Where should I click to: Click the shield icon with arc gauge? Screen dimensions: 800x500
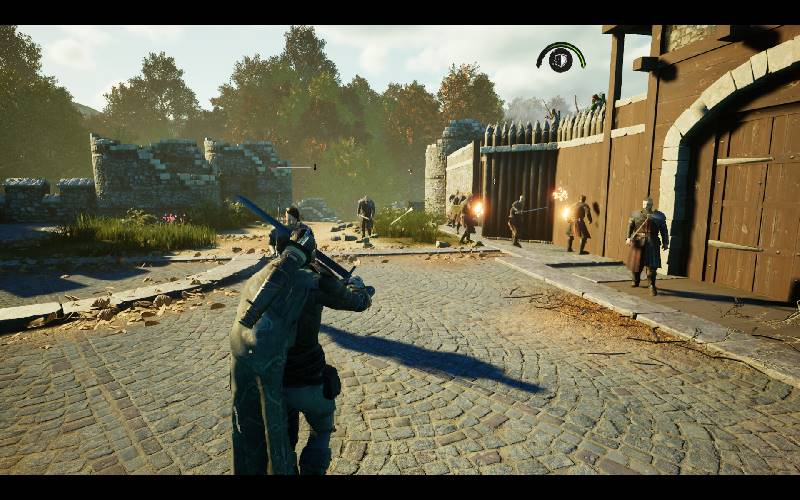(561, 58)
